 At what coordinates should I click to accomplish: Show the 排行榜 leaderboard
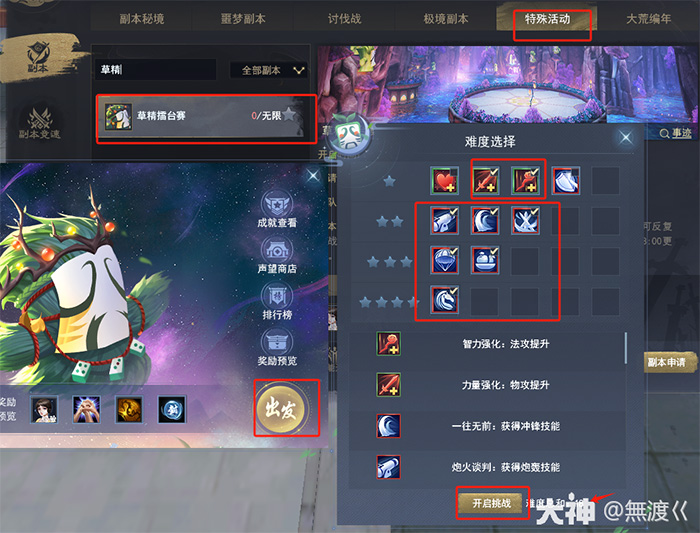point(277,302)
